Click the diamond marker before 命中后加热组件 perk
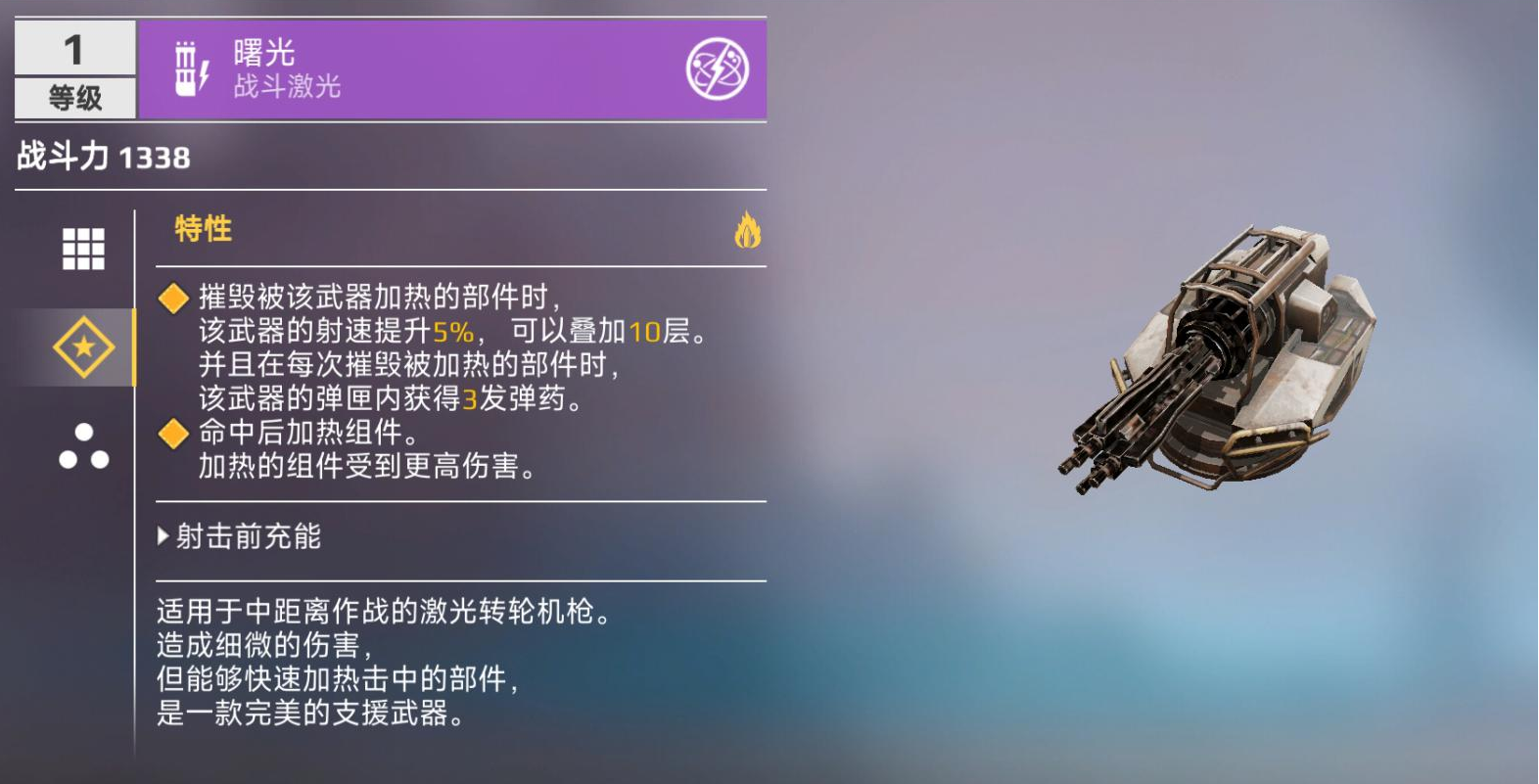The image size is (1539, 784). [174, 431]
